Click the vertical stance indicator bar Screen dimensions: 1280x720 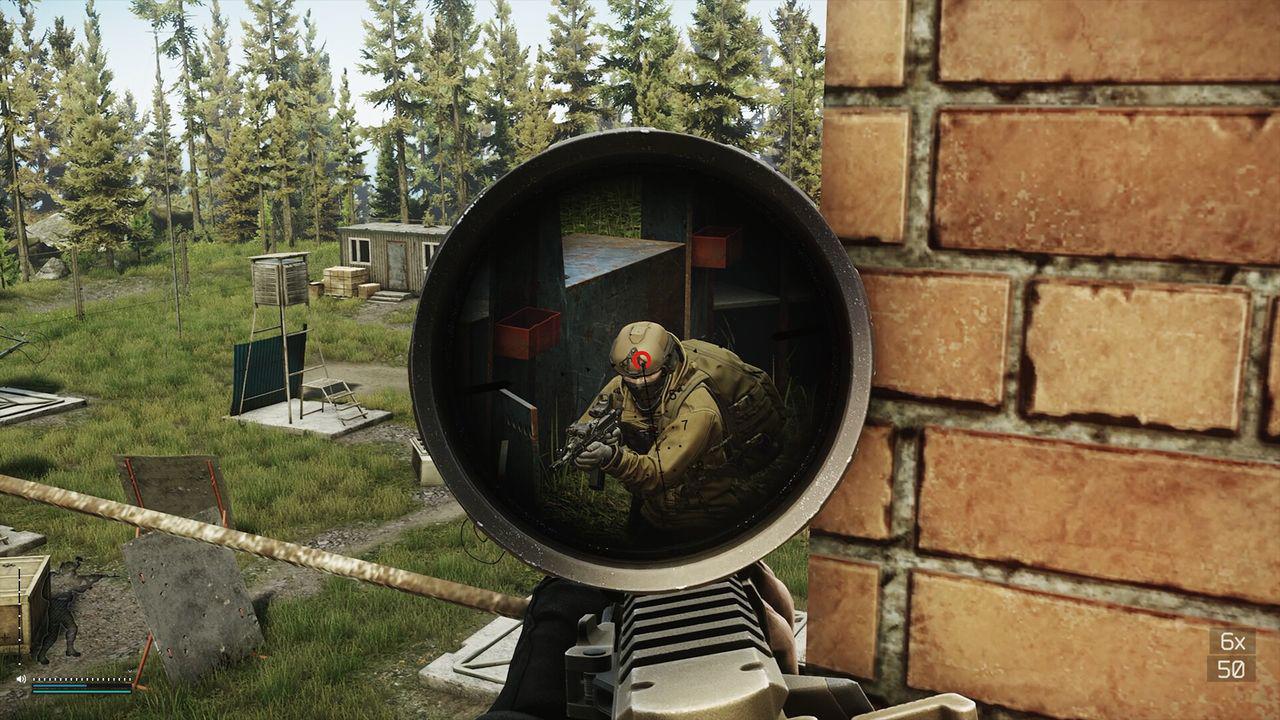point(19,615)
